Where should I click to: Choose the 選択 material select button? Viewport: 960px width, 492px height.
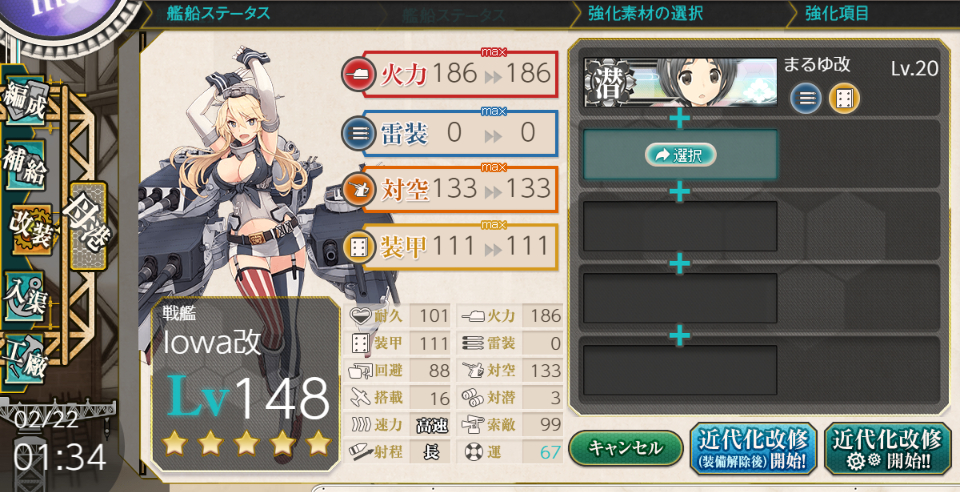click(680, 155)
